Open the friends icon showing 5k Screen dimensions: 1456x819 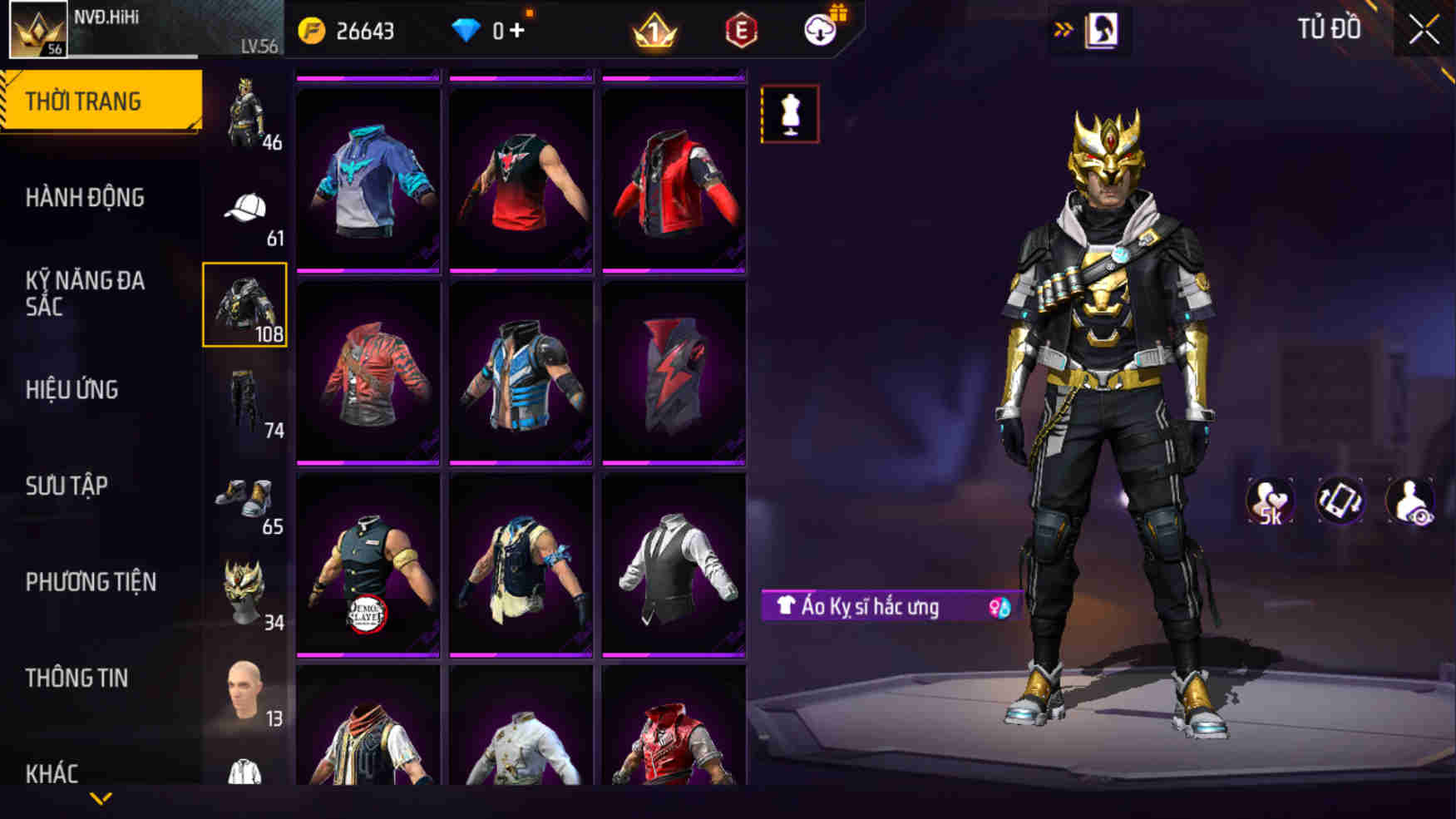point(1268,500)
